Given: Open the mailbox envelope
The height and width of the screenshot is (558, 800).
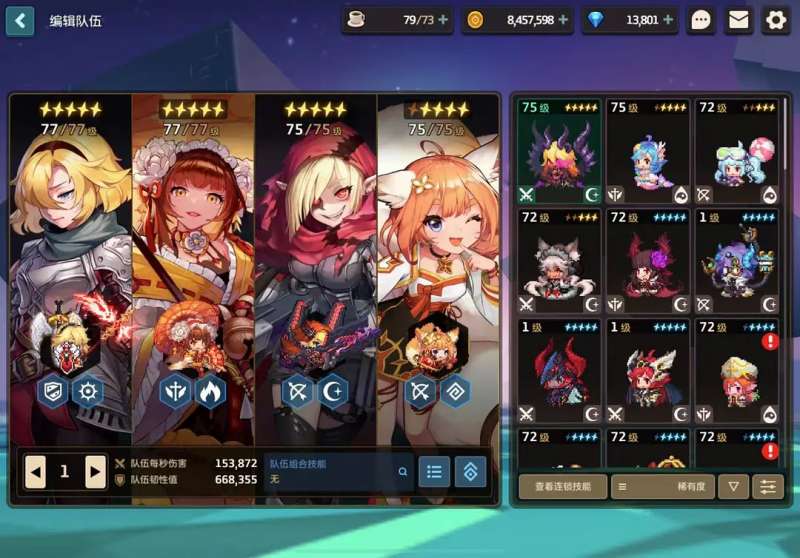Looking at the screenshot, I should click(x=739, y=20).
